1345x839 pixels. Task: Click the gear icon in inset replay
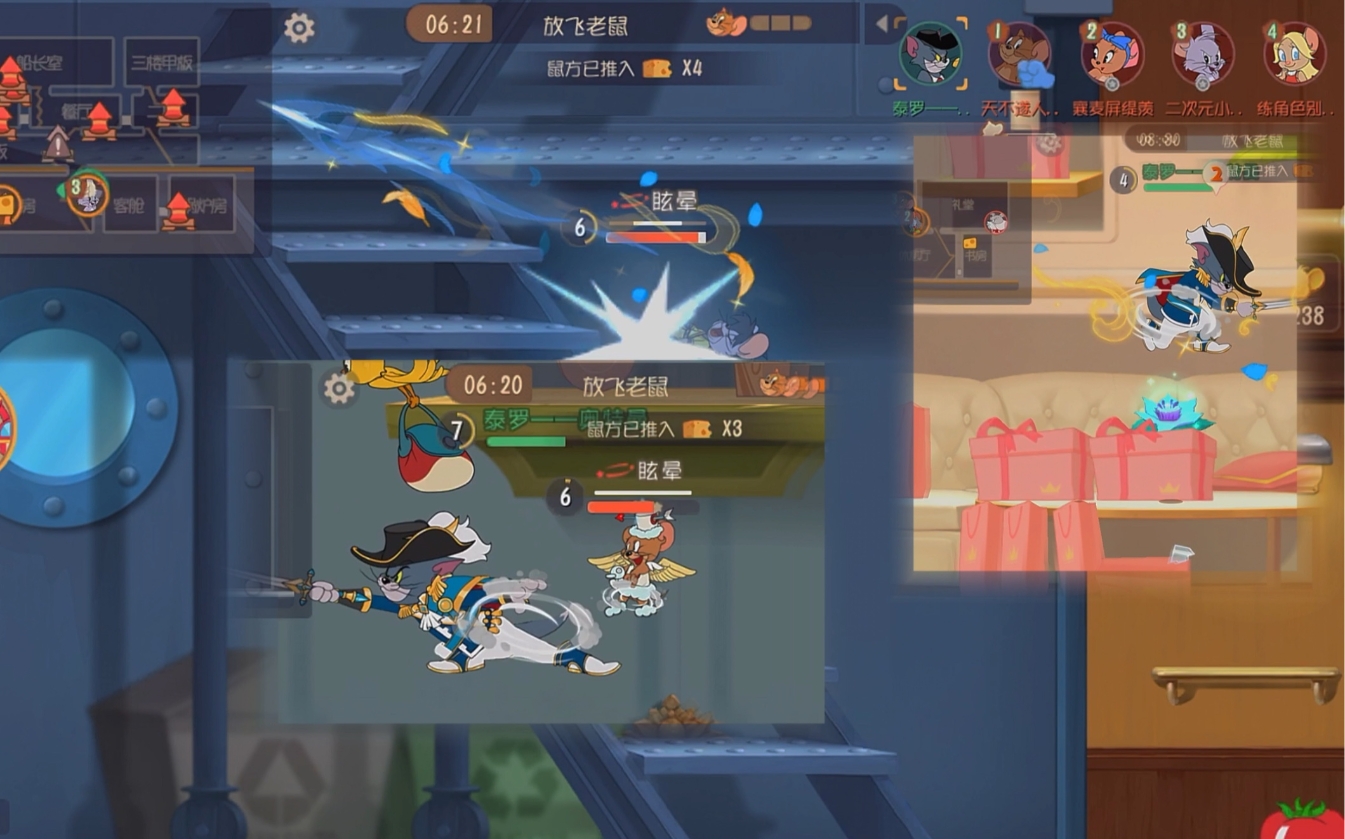click(339, 388)
